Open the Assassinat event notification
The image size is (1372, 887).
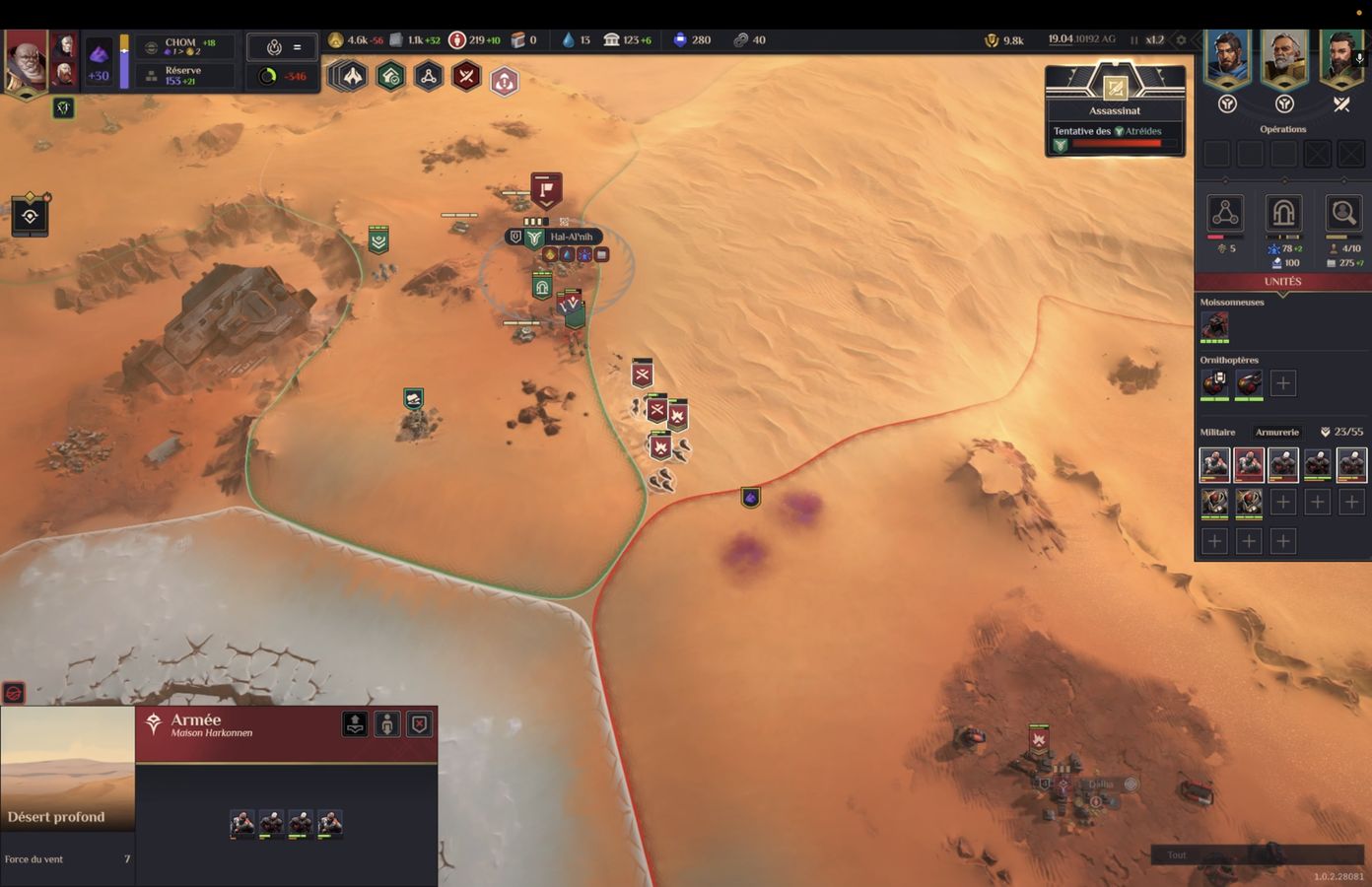click(1115, 110)
